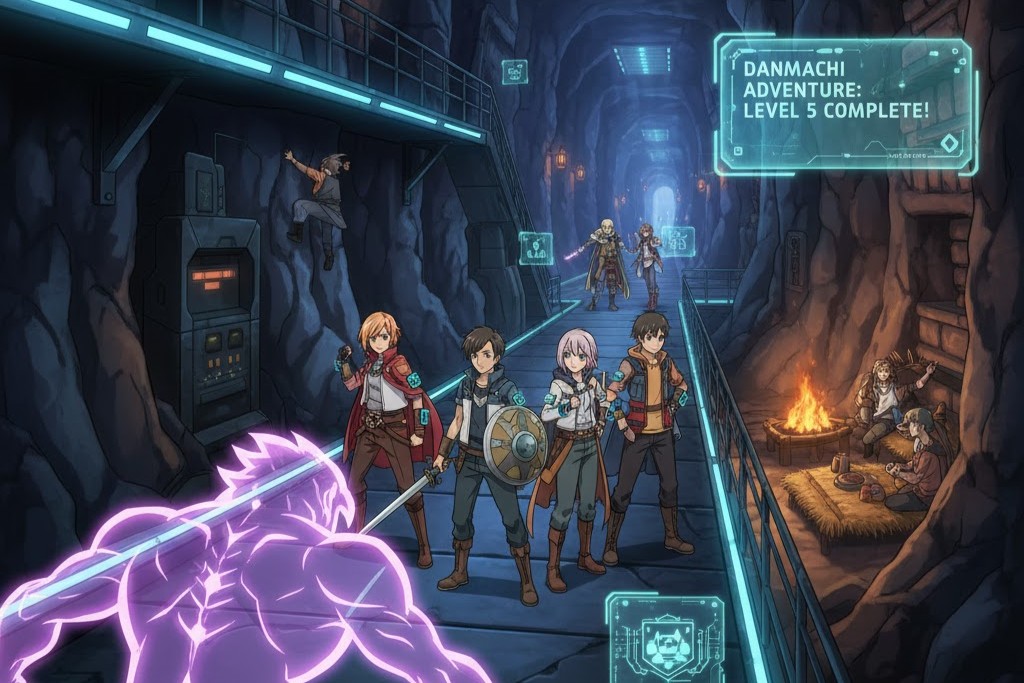Image resolution: width=1024 pixels, height=683 pixels.
Task: Click the hologram marker above the catwalk stairs
Action: click(515, 71)
